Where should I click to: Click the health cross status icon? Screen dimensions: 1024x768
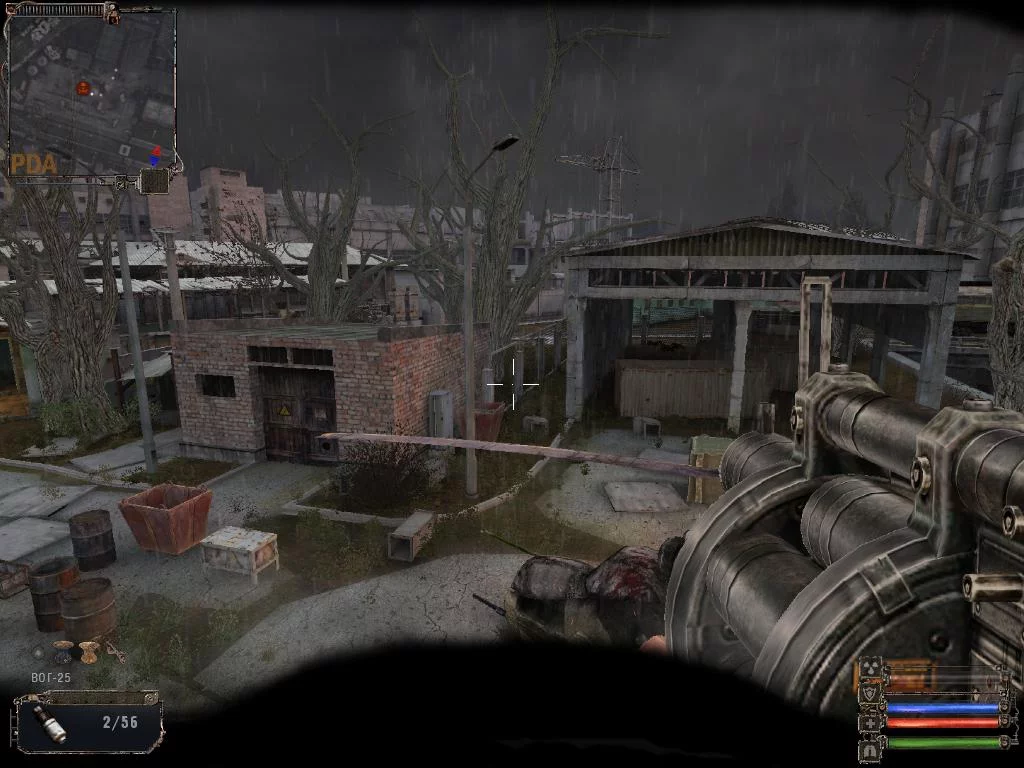[870, 722]
